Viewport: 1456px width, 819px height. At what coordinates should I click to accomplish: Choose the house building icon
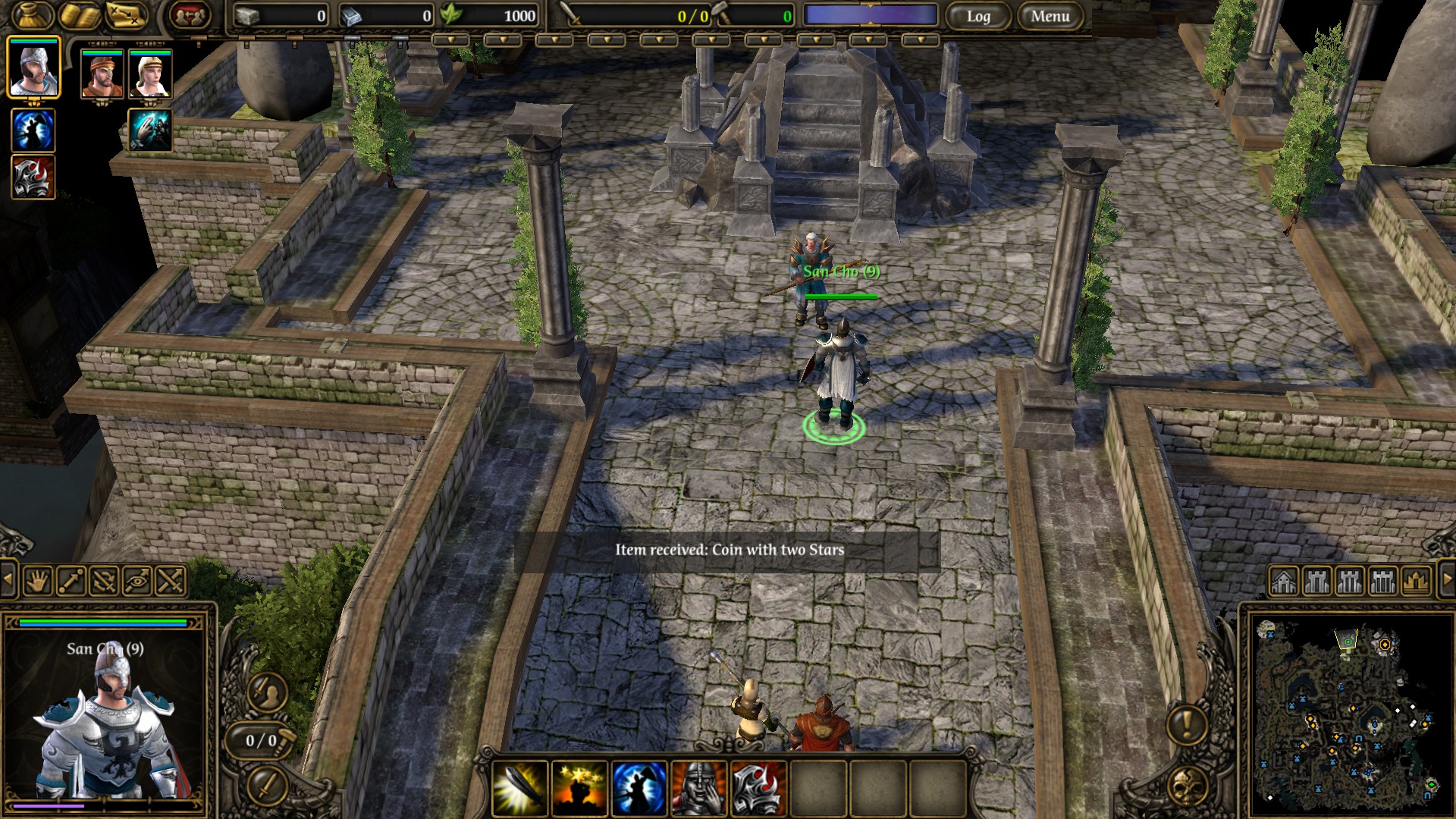pyautogui.click(x=1283, y=582)
